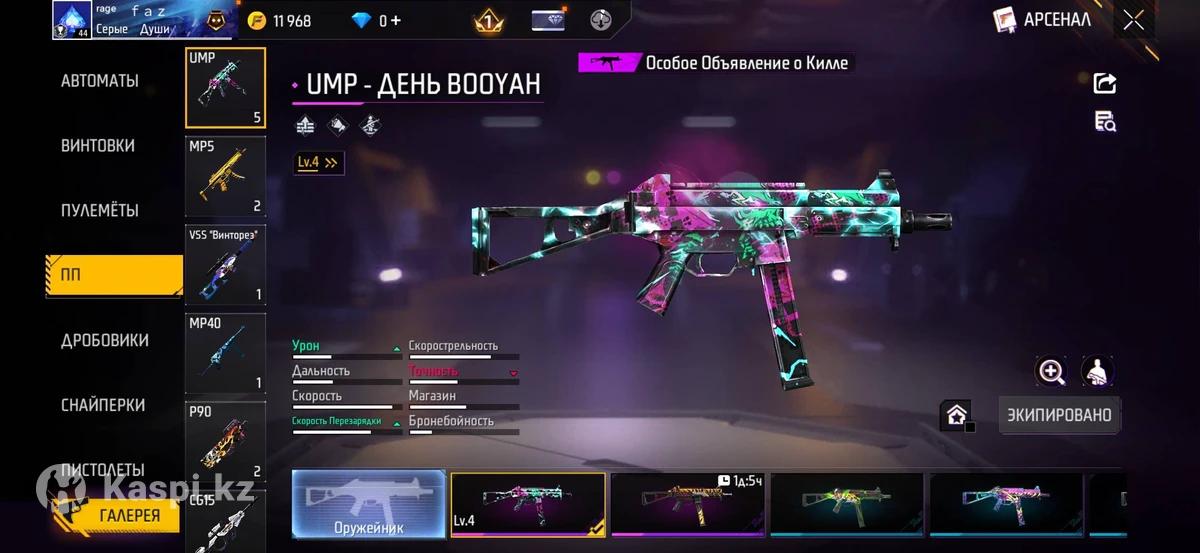
Task: Select the skin with the 1д:5ч timer
Action: coord(688,504)
